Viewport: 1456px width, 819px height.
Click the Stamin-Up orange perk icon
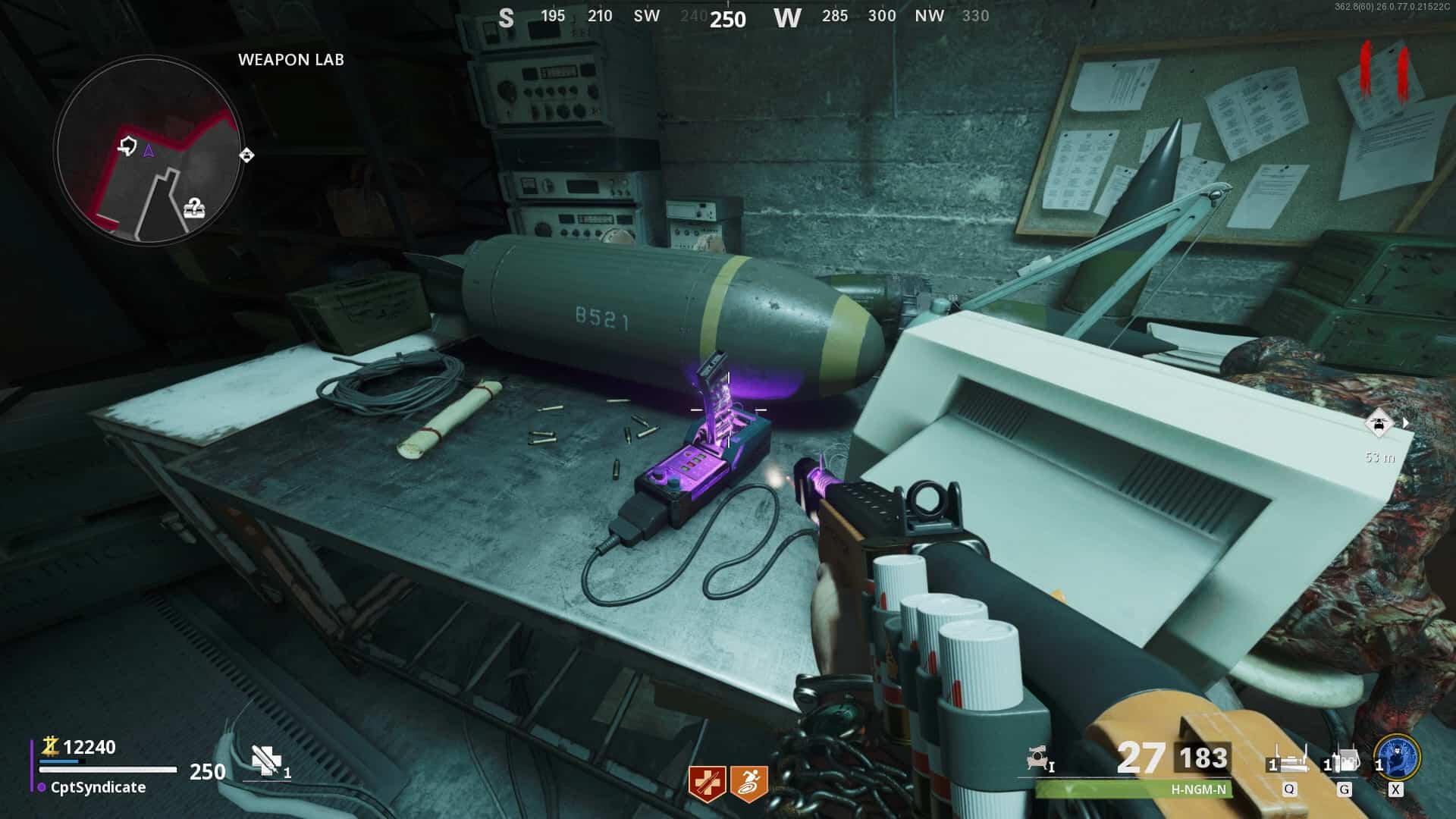(x=748, y=783)
